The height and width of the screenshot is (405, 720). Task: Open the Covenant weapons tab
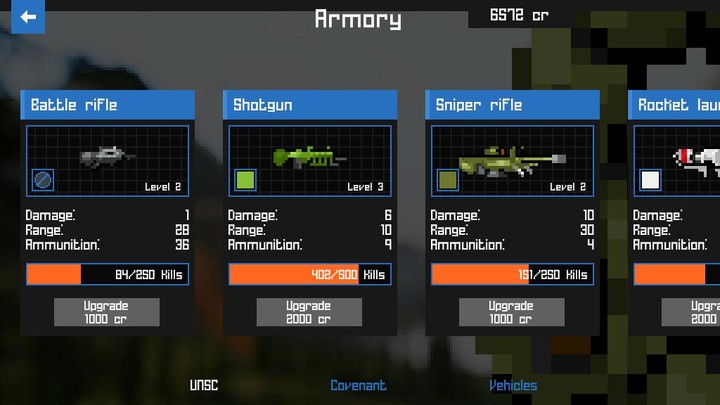pyautogui.click(x=358, y=385)
